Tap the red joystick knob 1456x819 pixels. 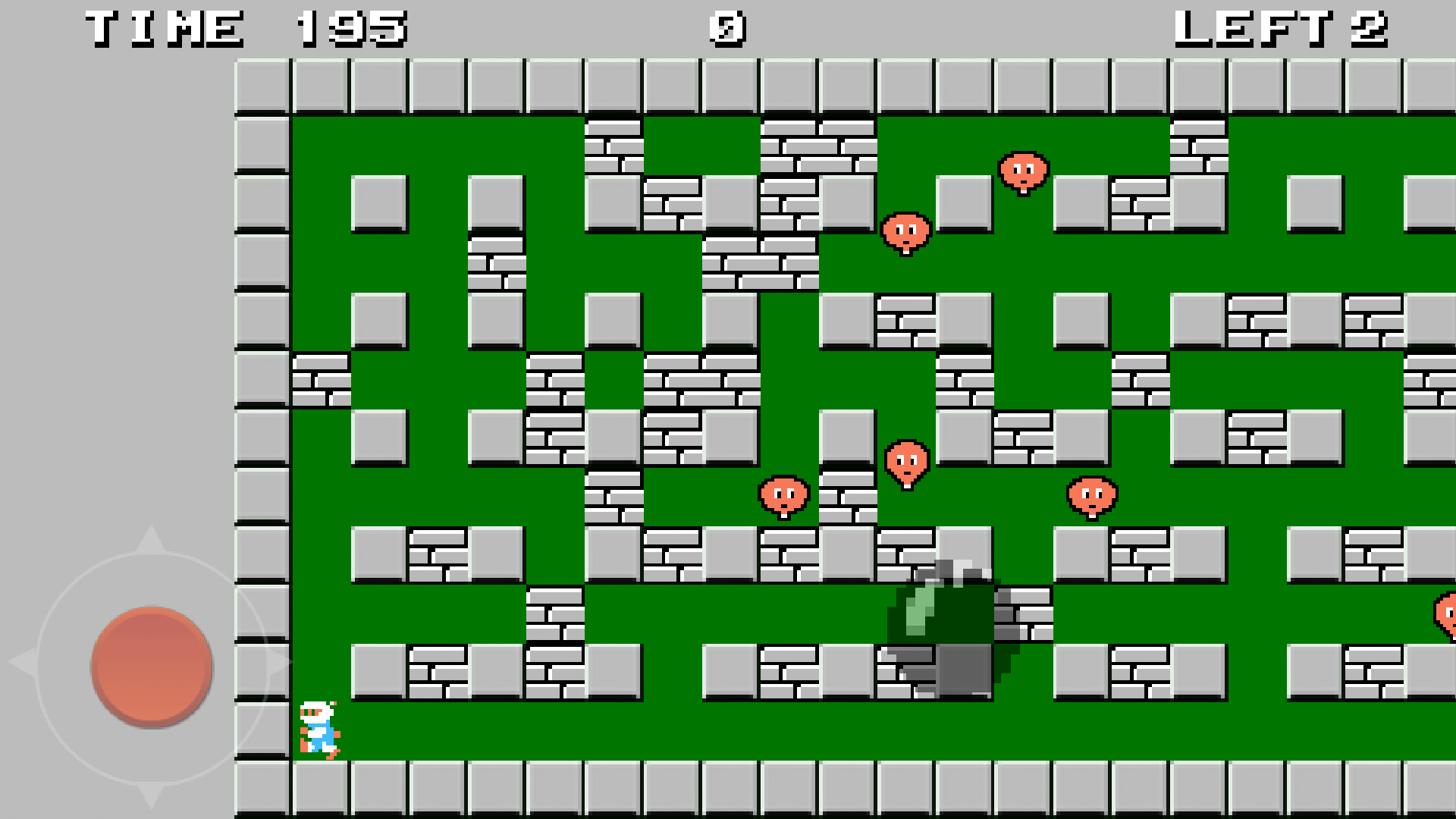(149, 666)
